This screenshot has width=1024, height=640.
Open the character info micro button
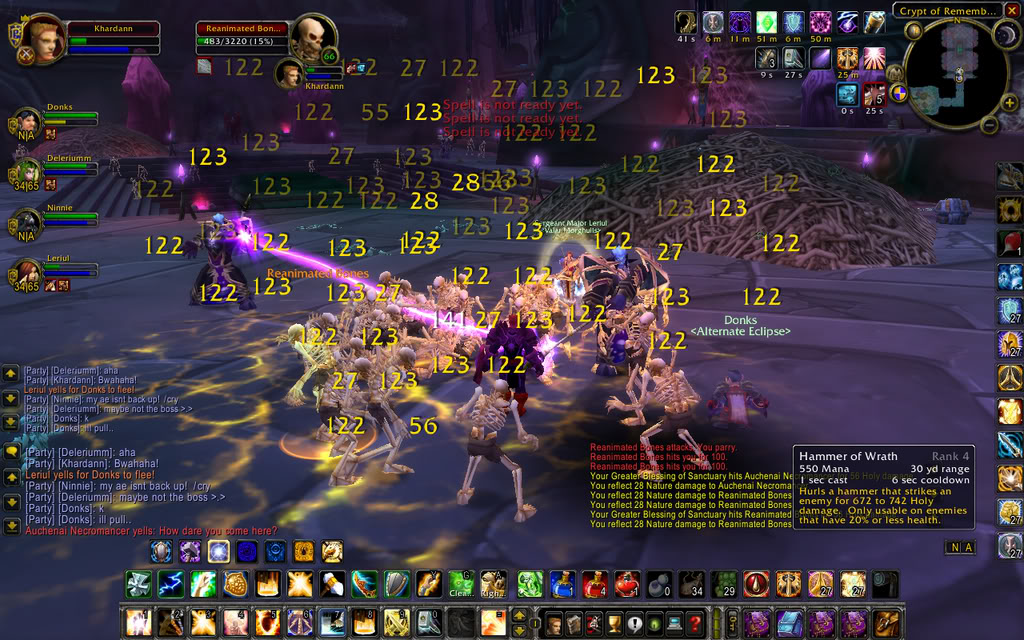554,624
